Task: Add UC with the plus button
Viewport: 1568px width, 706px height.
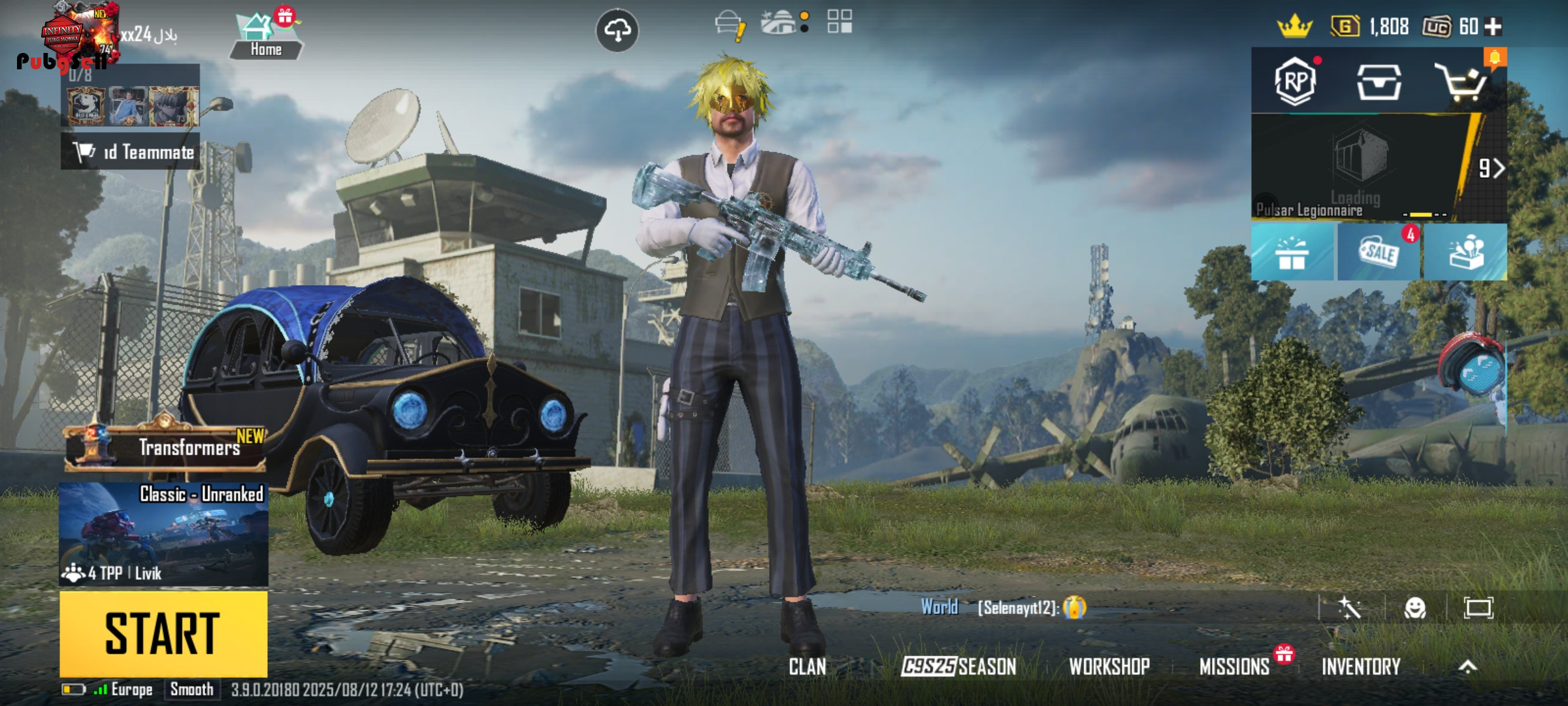Action: [x=1494, y=27]
